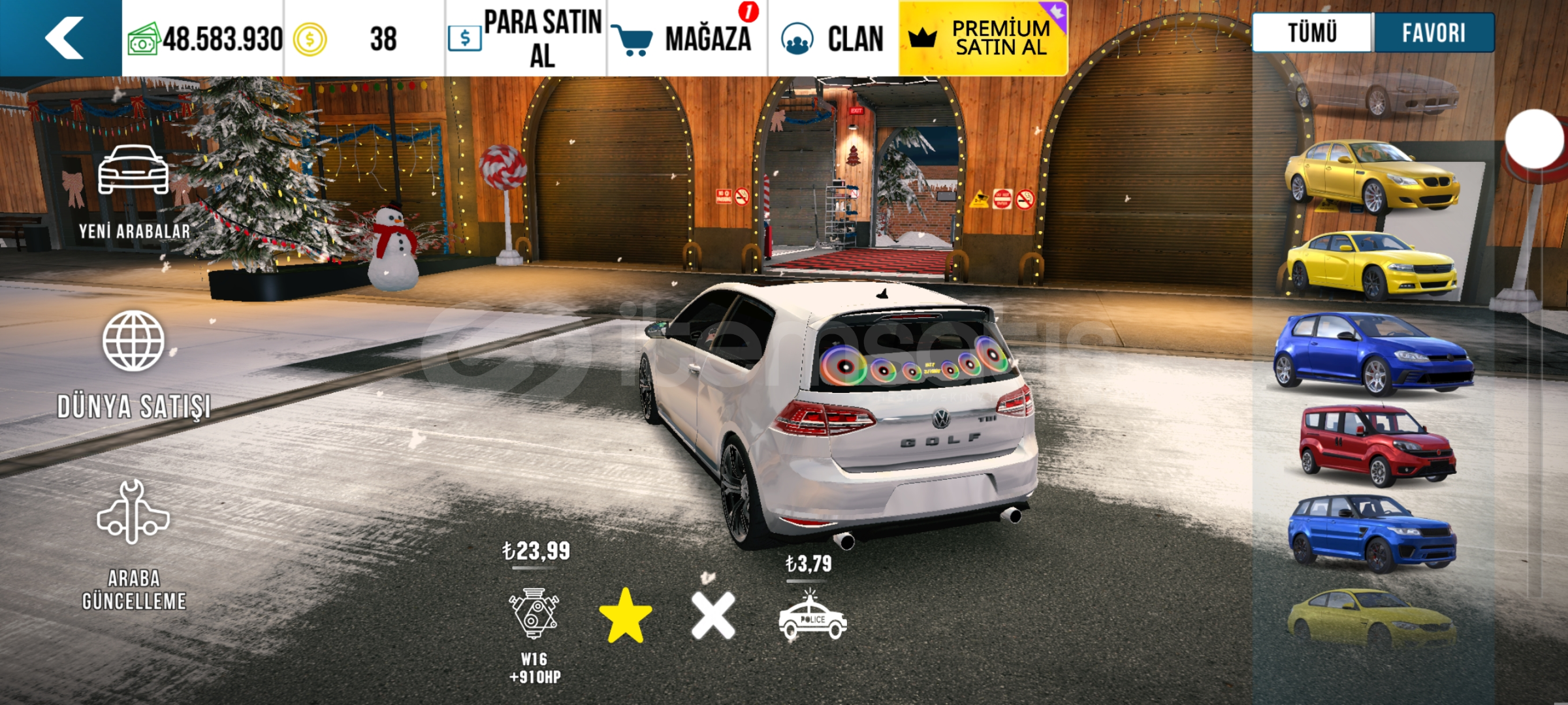
Task: Switch to the Favori tab
Action: point(1433,33)
